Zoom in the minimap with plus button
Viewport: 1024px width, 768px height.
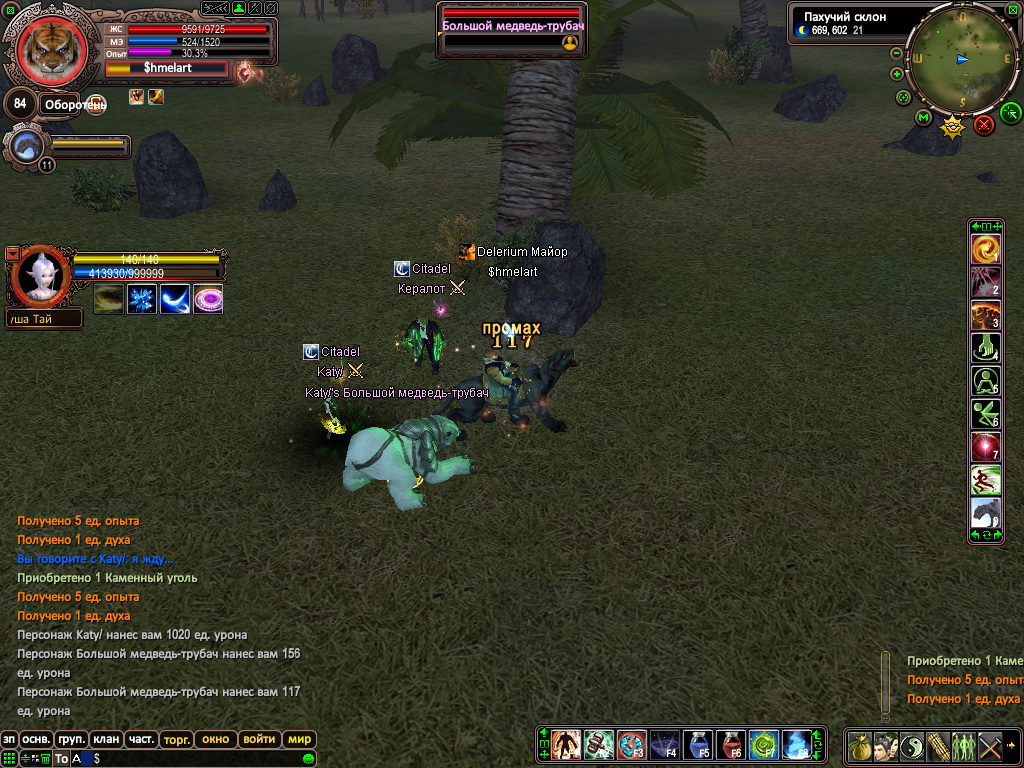pos(897,73)
